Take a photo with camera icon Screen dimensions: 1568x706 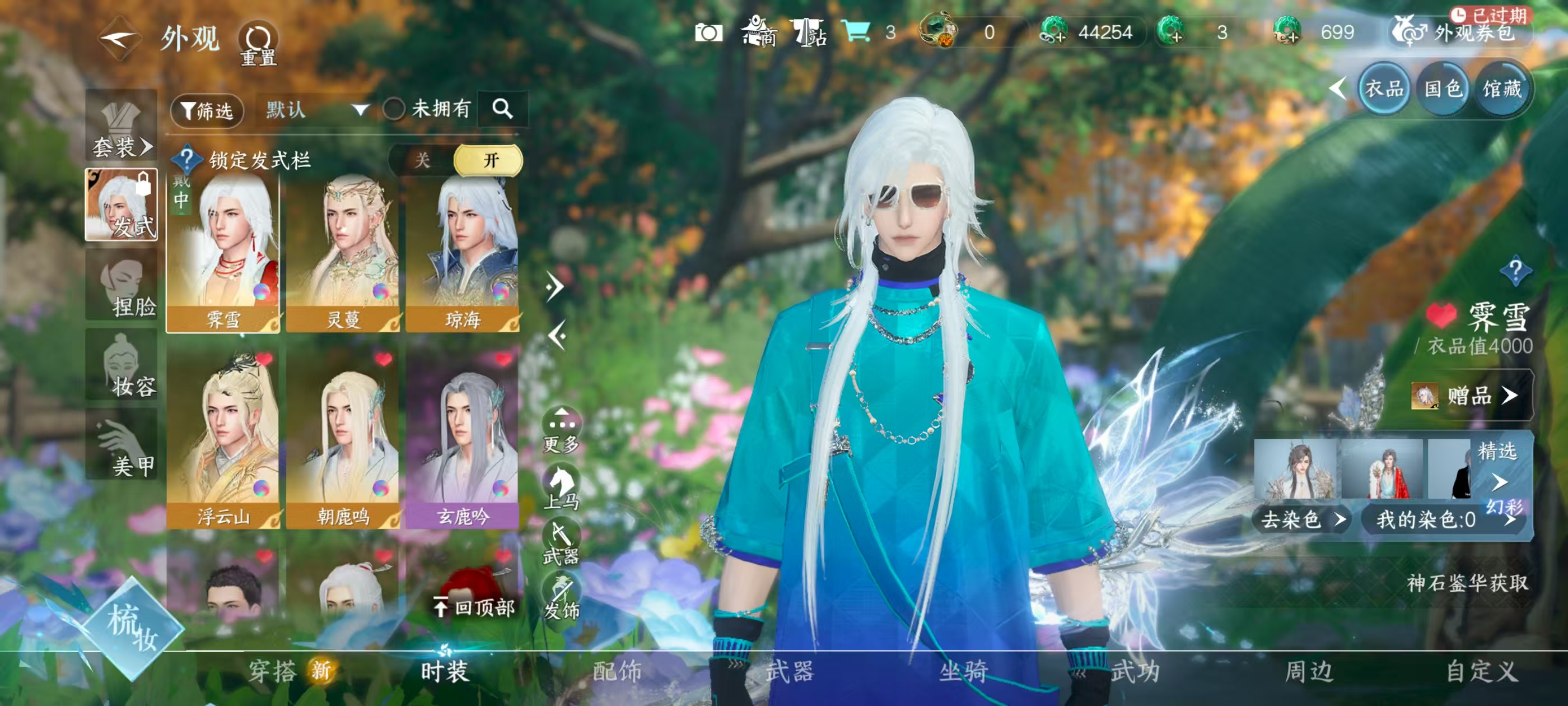(x=708, y=32)
